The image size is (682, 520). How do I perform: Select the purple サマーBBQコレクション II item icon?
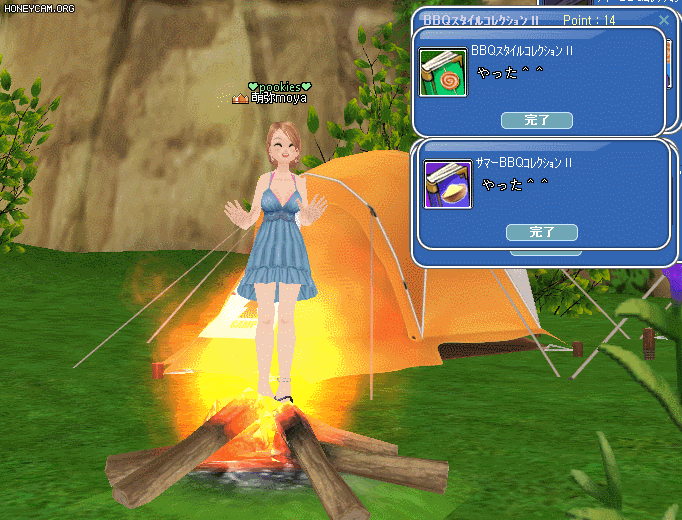(x=447, y=184)
